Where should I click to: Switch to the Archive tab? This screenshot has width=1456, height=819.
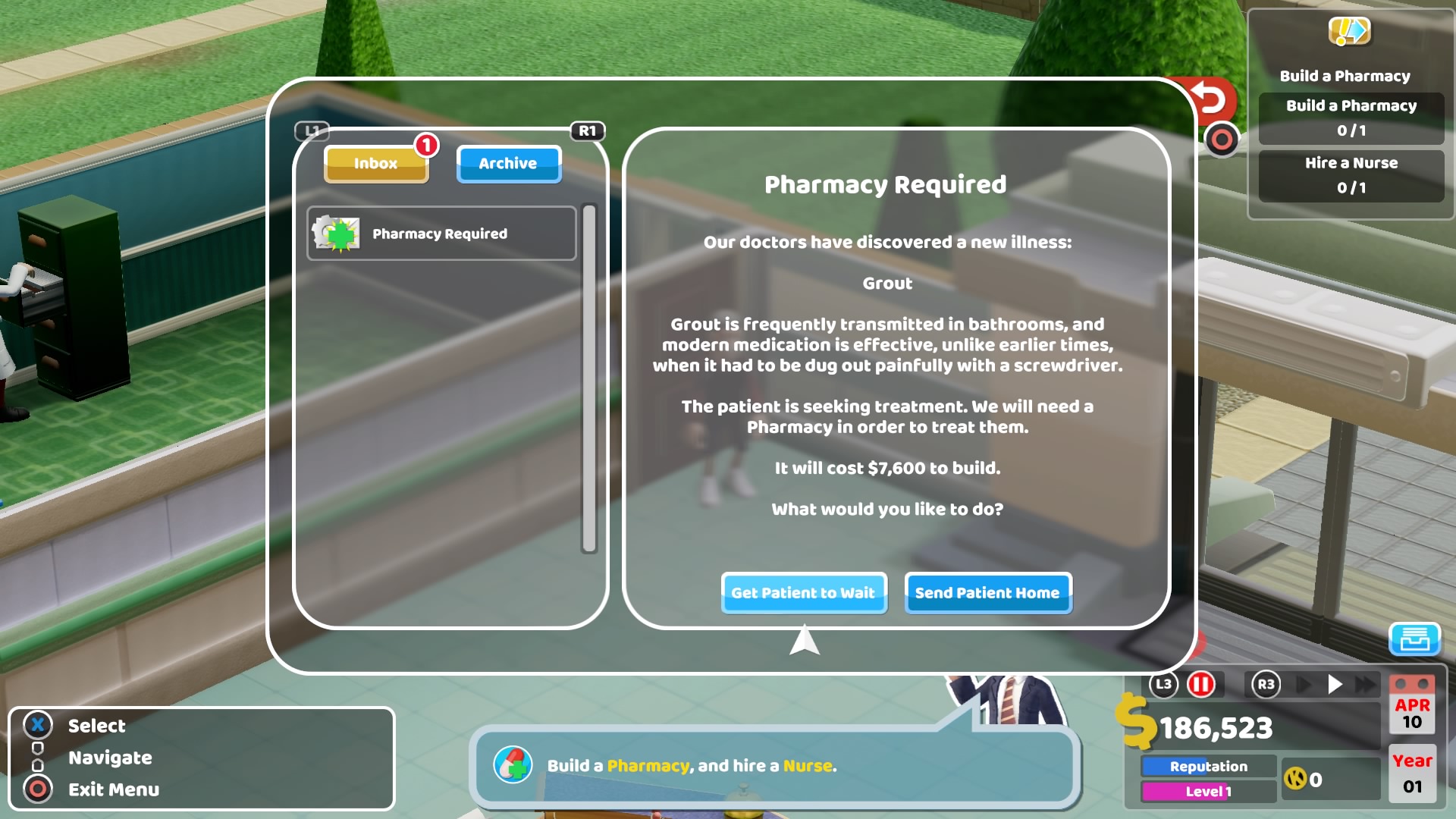coord(508,163)
